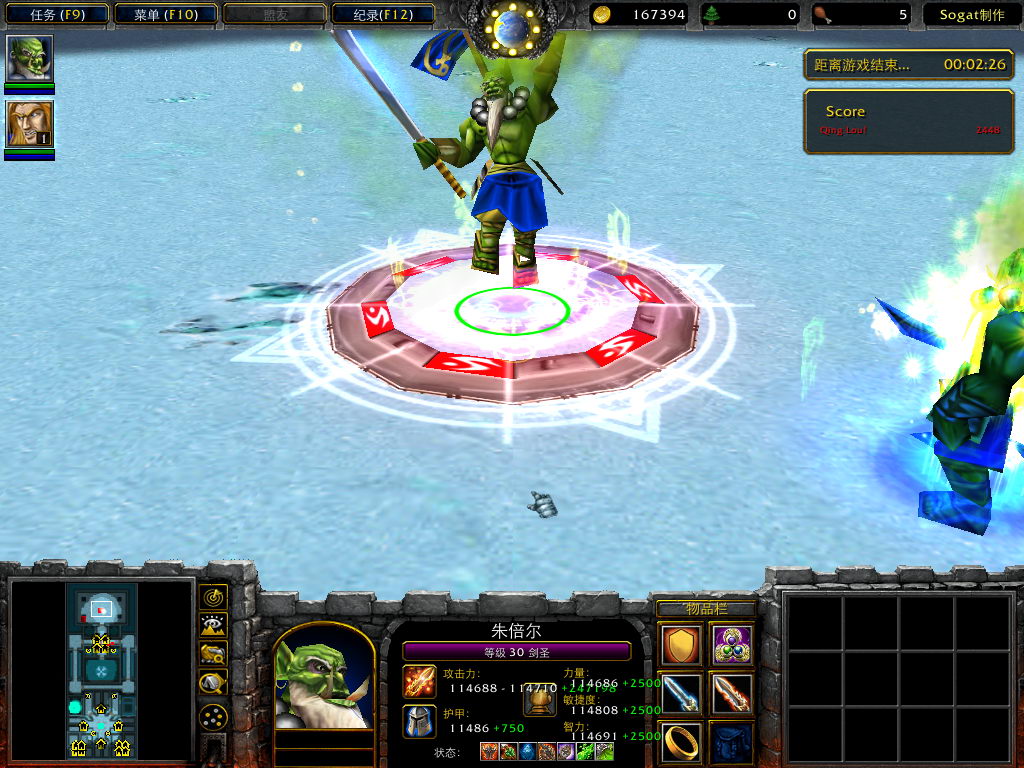Select the bearded human hero icon
Image resolution: width=1024 pixels, height=768 pixels.
tap(30, 124)
